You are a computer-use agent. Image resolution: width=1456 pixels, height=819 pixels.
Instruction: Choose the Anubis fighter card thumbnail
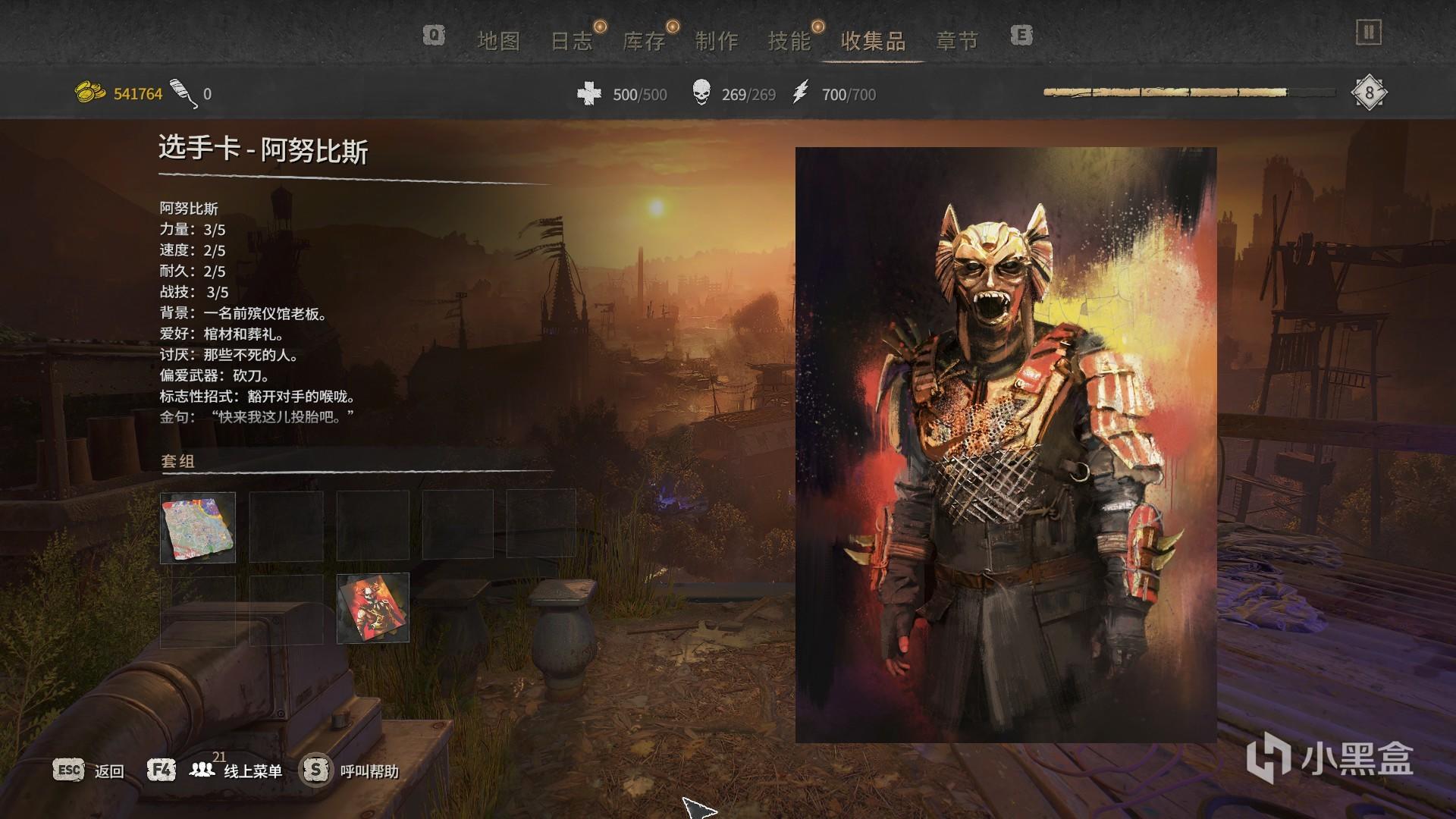pos(373,608)
